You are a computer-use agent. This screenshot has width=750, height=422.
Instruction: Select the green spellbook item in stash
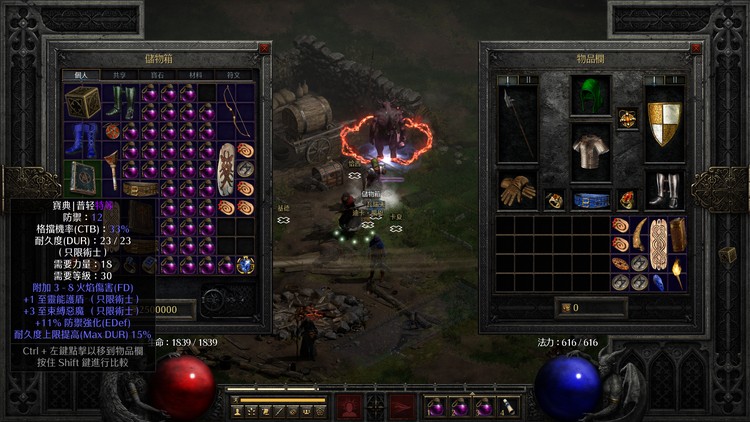83,178
